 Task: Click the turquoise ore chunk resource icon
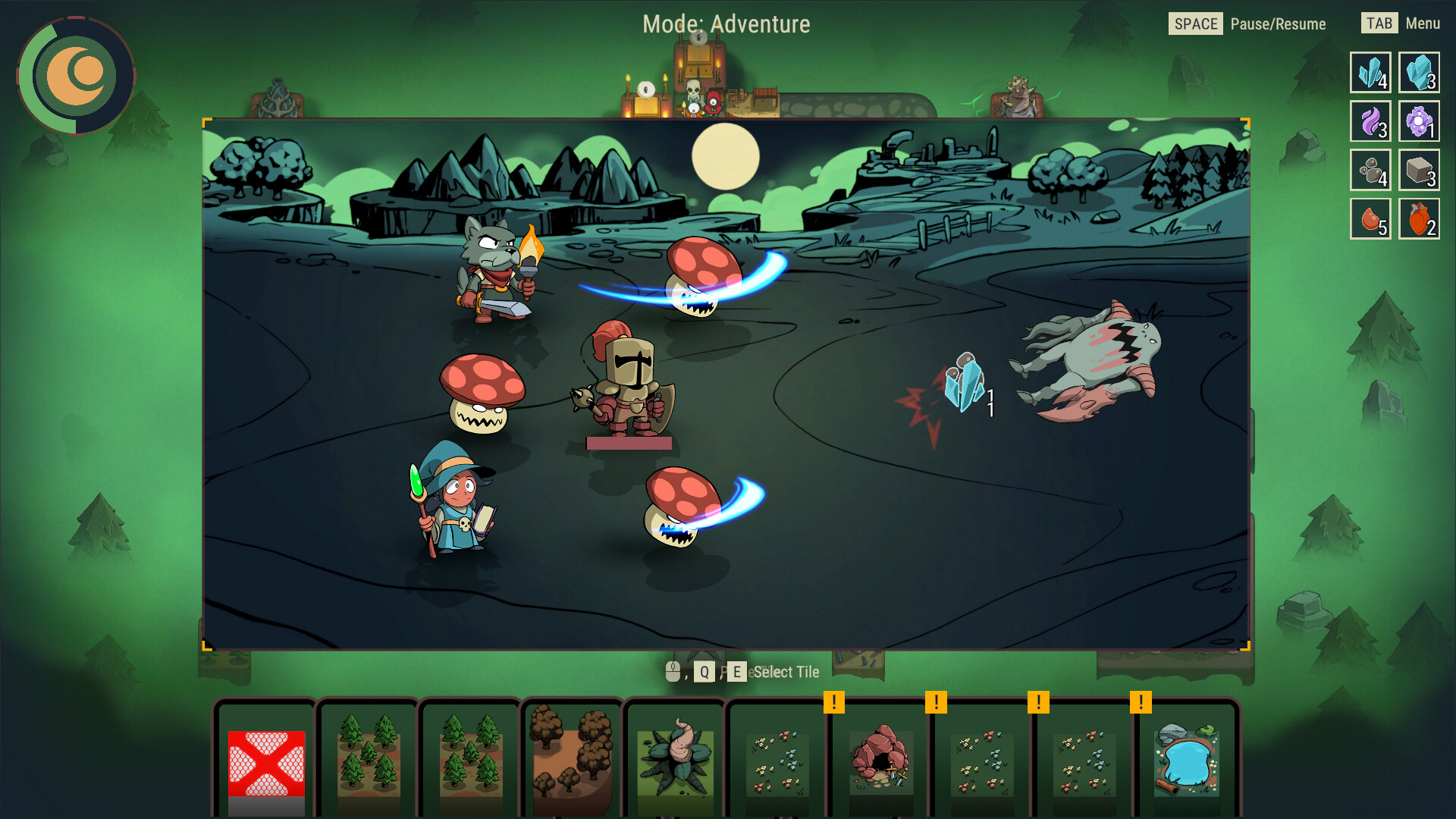[1419, 73]
